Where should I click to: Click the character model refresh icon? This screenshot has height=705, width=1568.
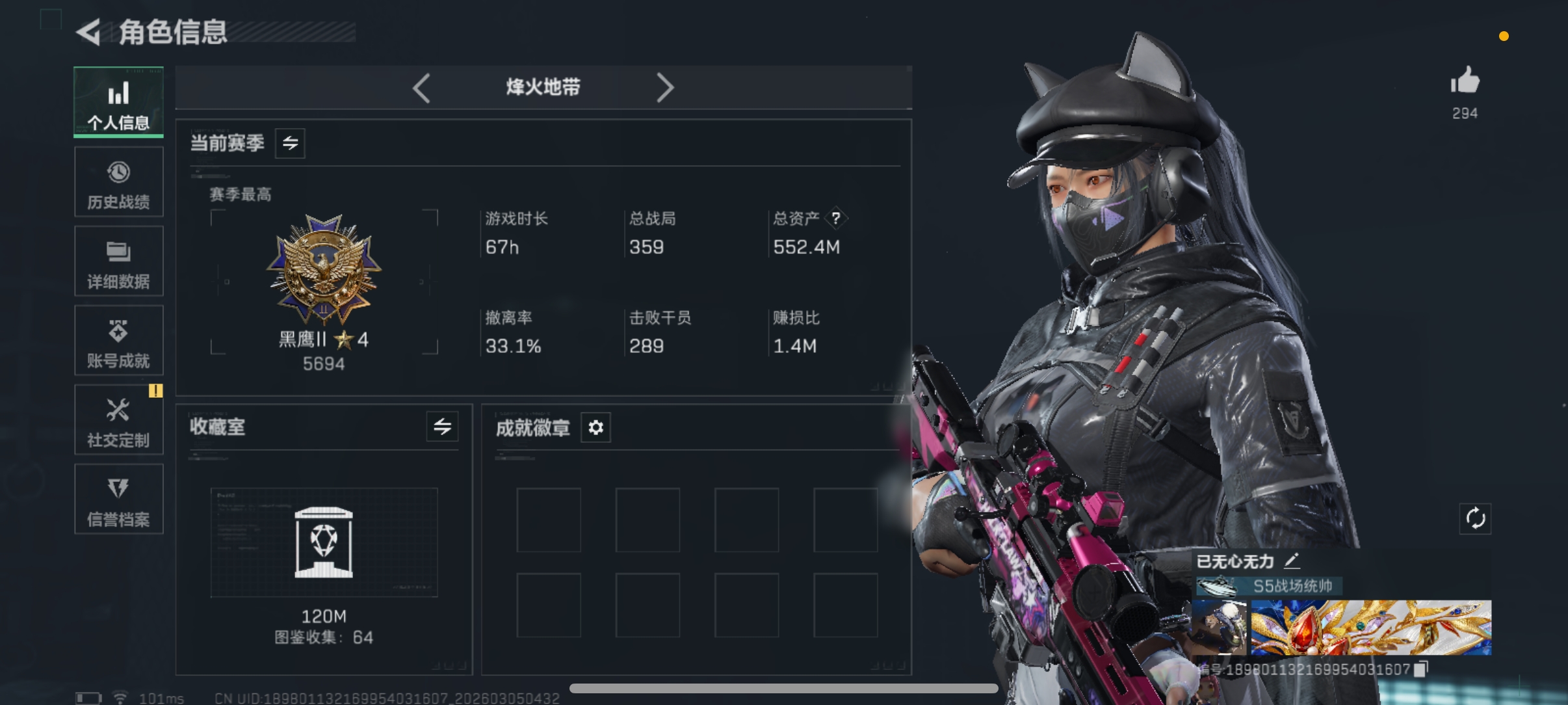1474,518
